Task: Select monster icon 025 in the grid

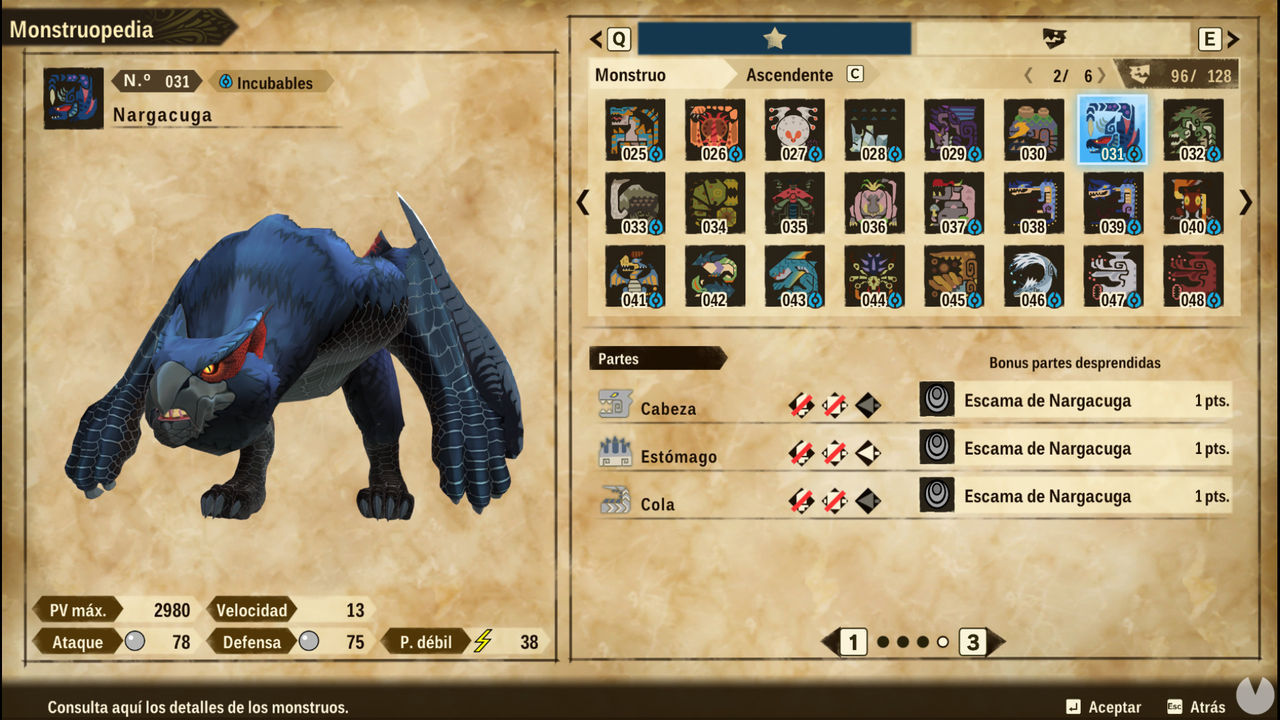Action: (x=633, y=130)
